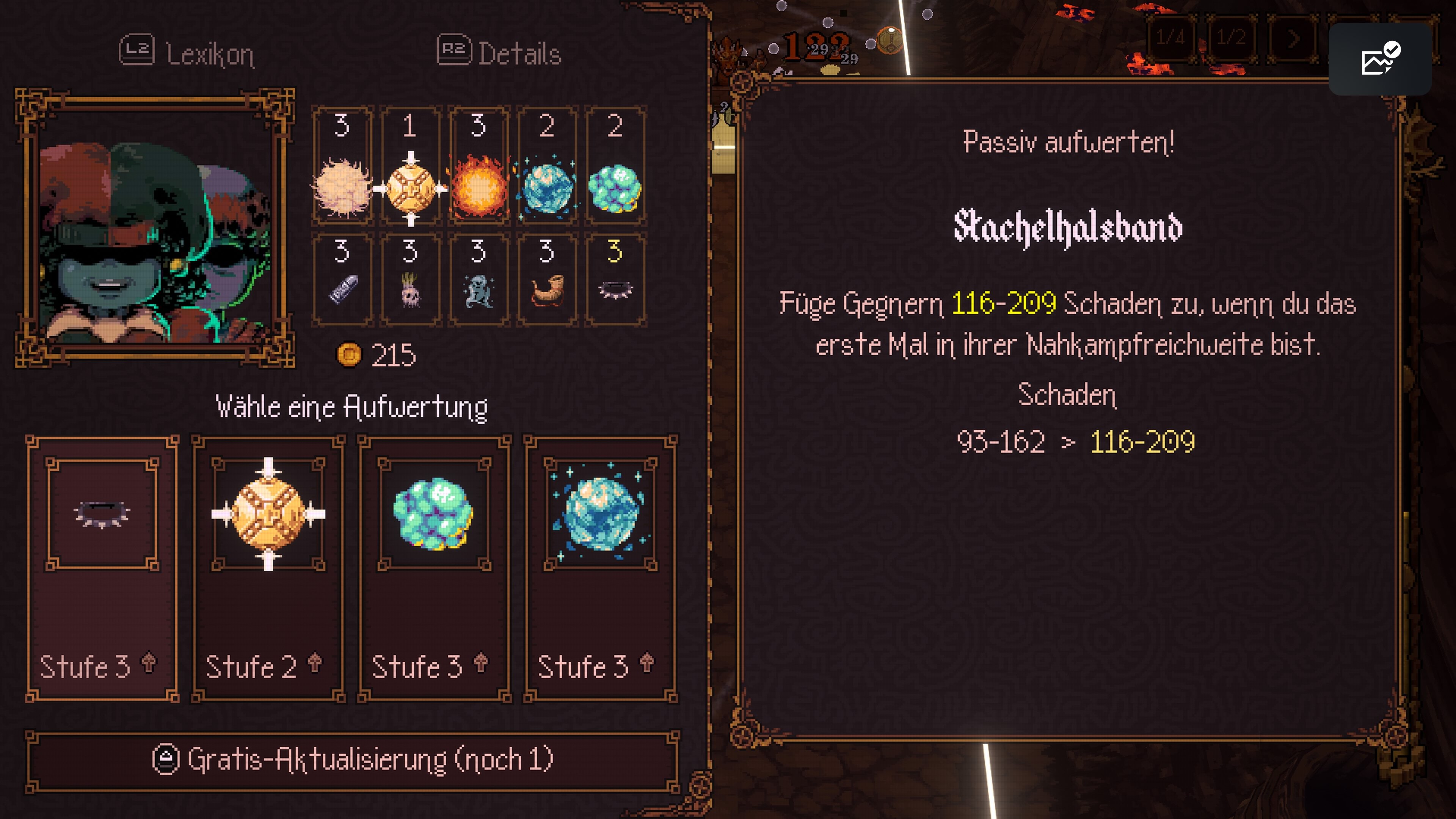Viewport: 1456px width, 819px height.
Task: Pick the green crystal orb upgrade card
Action: pos(434,568)
